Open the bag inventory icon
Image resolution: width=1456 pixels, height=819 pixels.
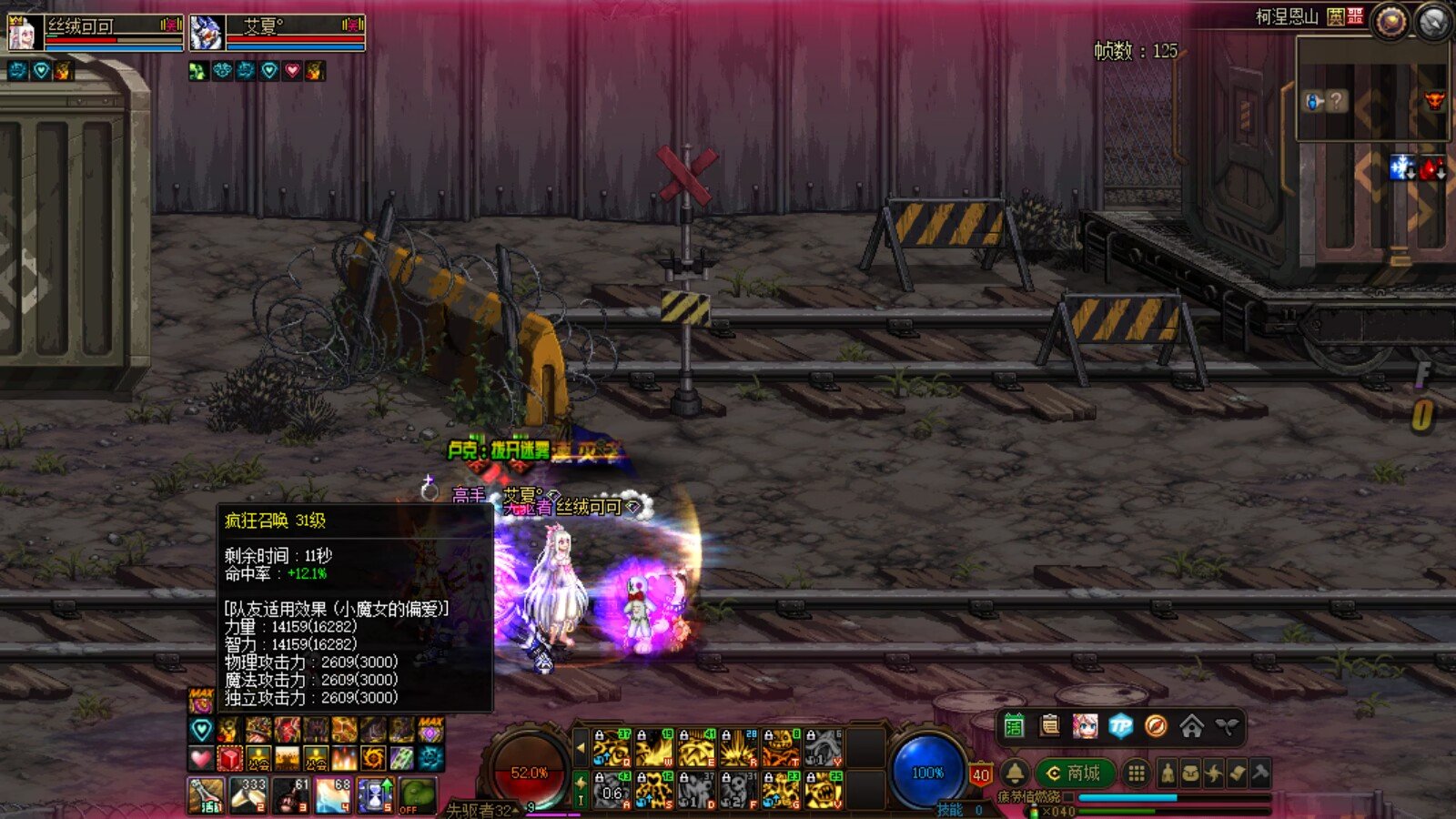coord(1190,773)
